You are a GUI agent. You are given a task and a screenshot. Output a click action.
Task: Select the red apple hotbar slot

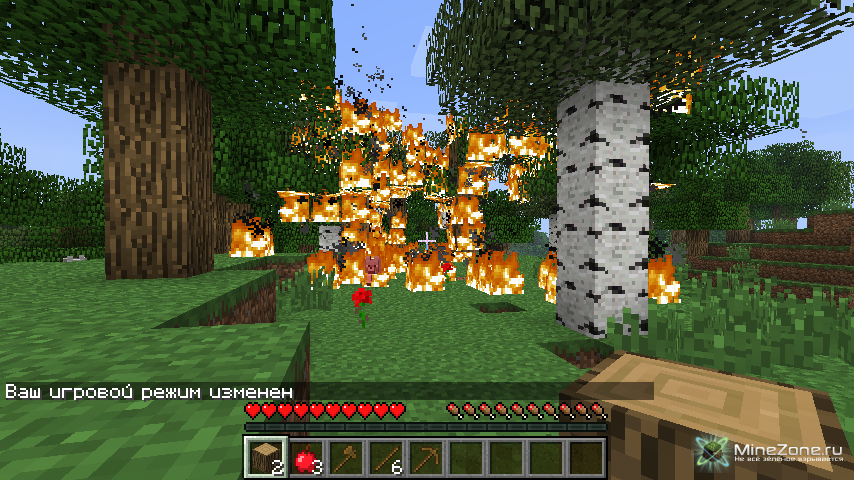click(x=305, y=456)
